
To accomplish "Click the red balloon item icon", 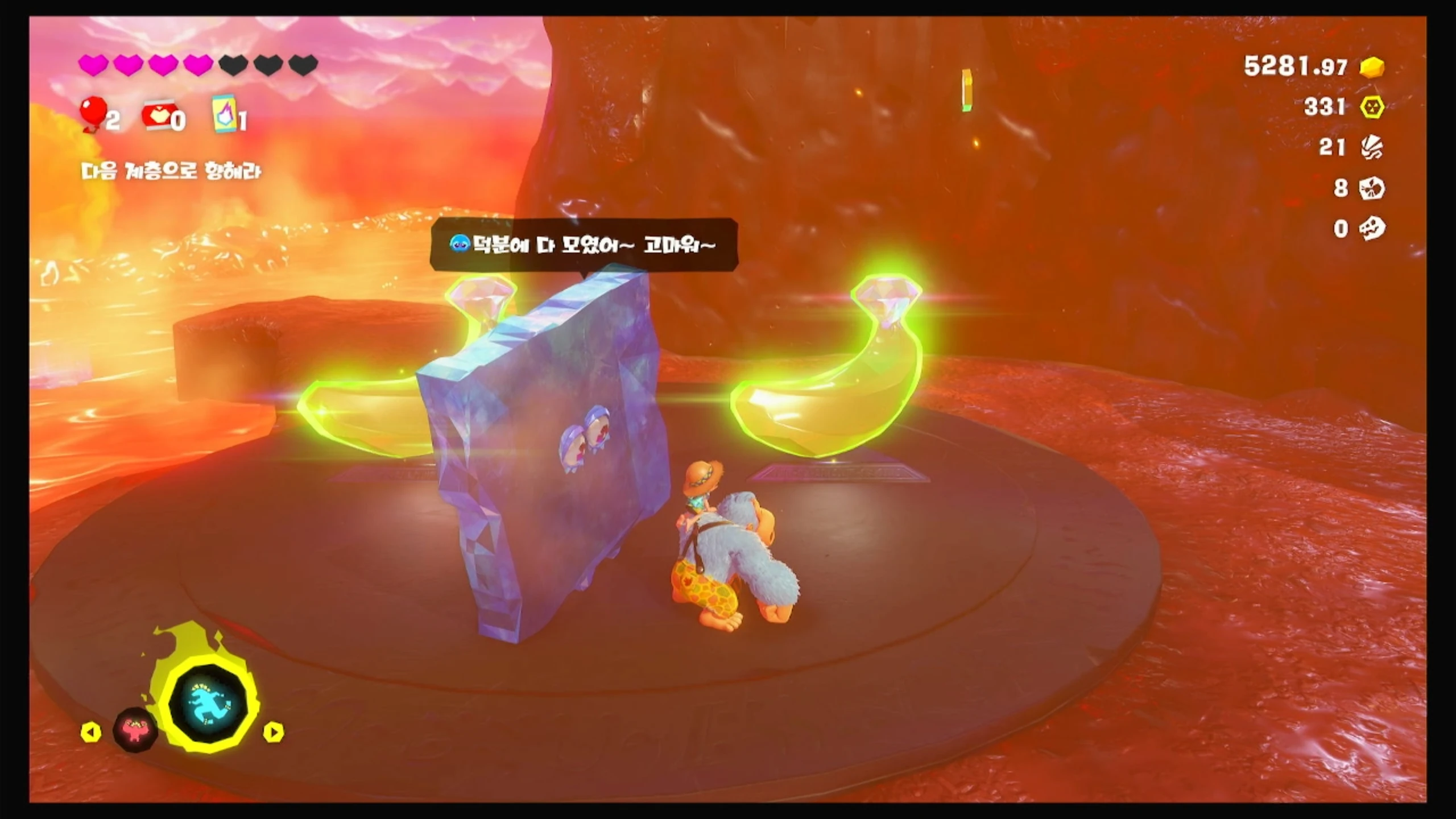I will (94, 113).
